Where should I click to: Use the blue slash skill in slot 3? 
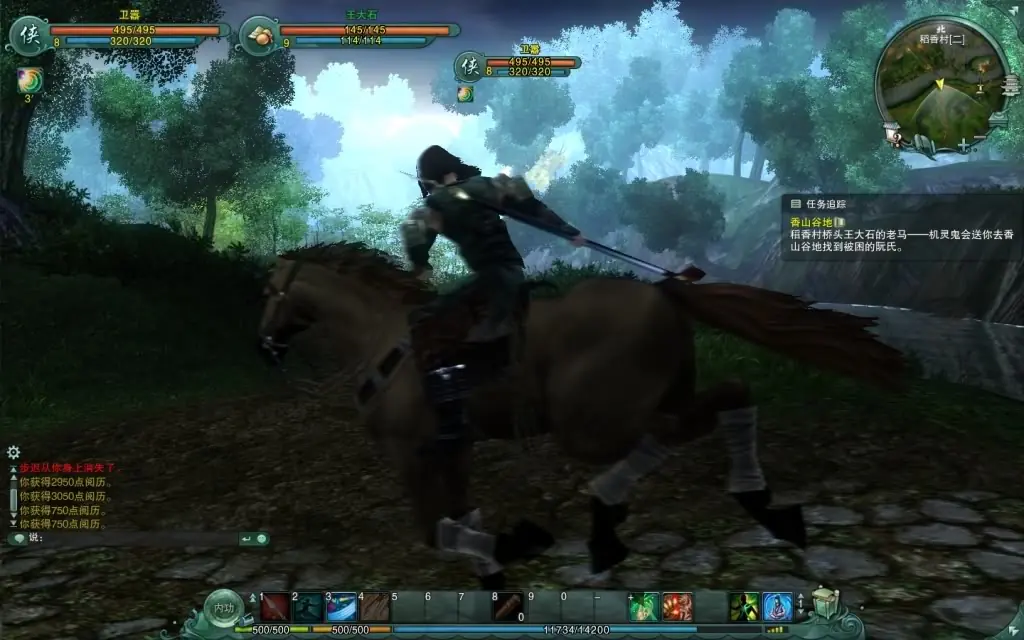coord(341,607)
